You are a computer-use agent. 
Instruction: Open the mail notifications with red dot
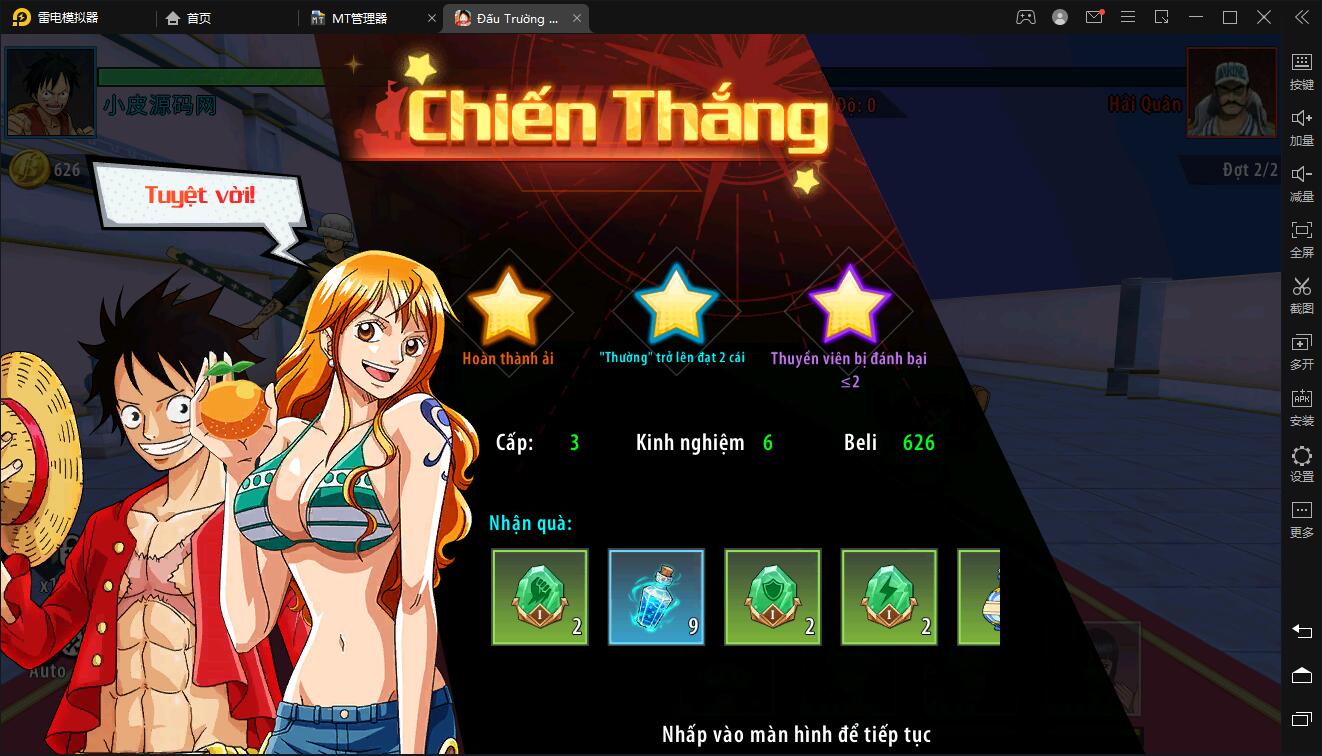point(1093,17)
